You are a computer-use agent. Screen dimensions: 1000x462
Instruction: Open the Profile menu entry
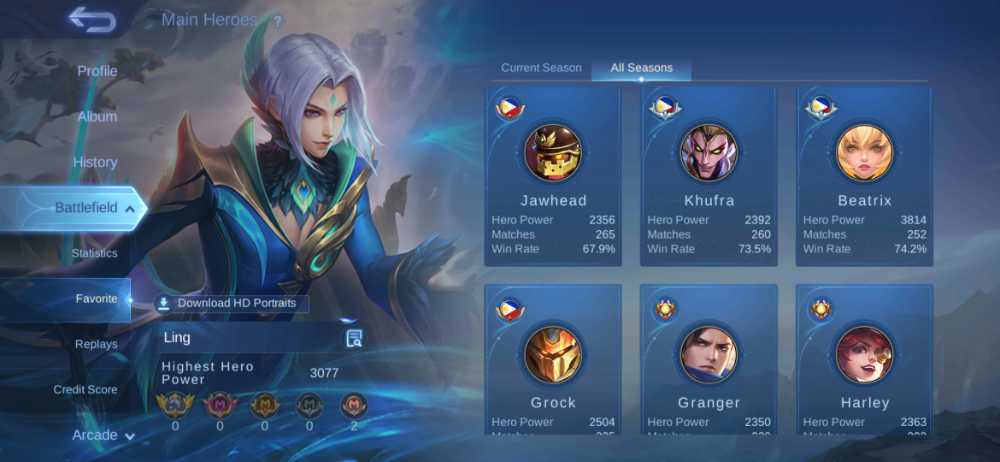(97, 71)
